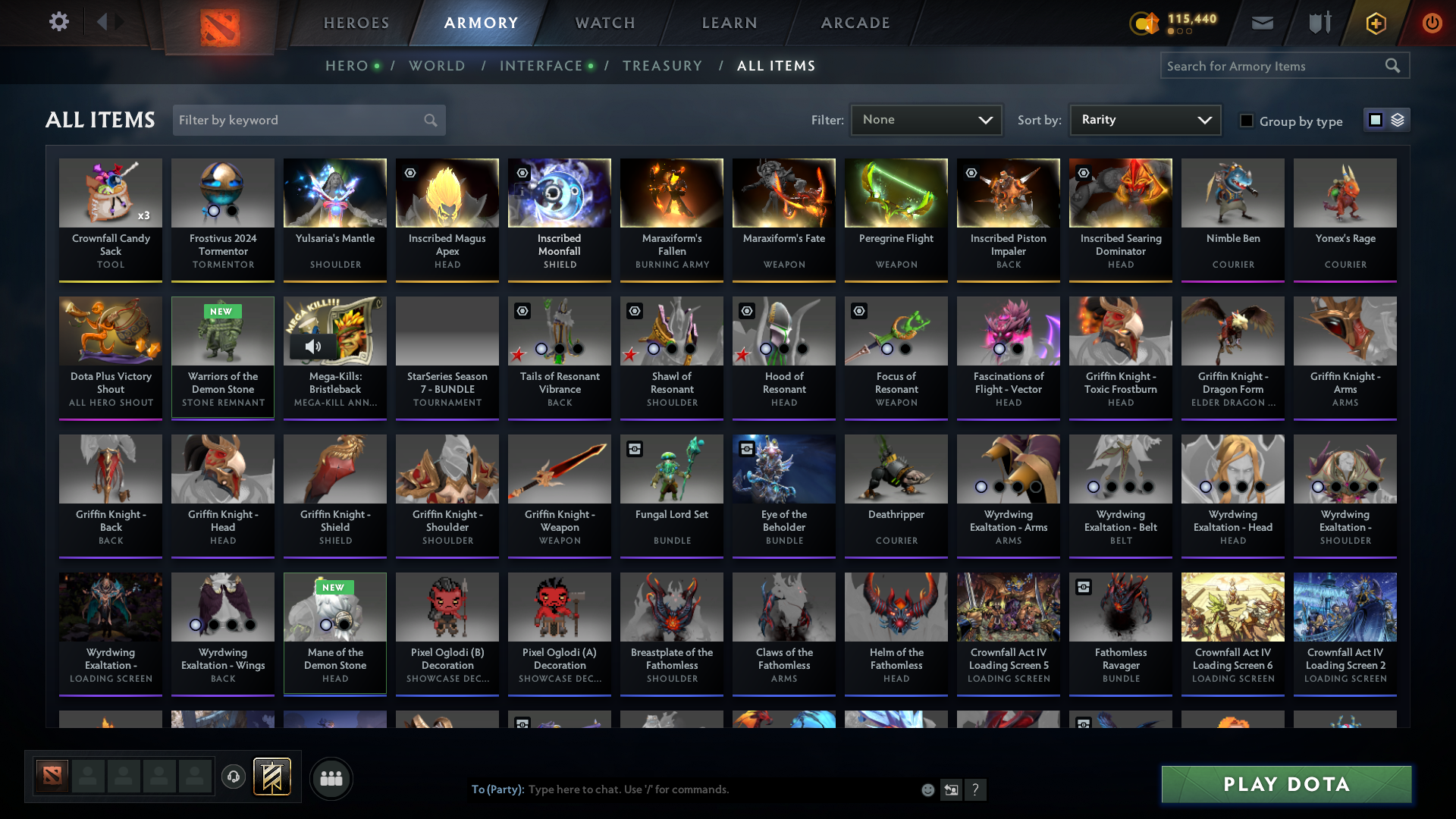Open the Sort by Rarity dropdown

[1144, 119]
